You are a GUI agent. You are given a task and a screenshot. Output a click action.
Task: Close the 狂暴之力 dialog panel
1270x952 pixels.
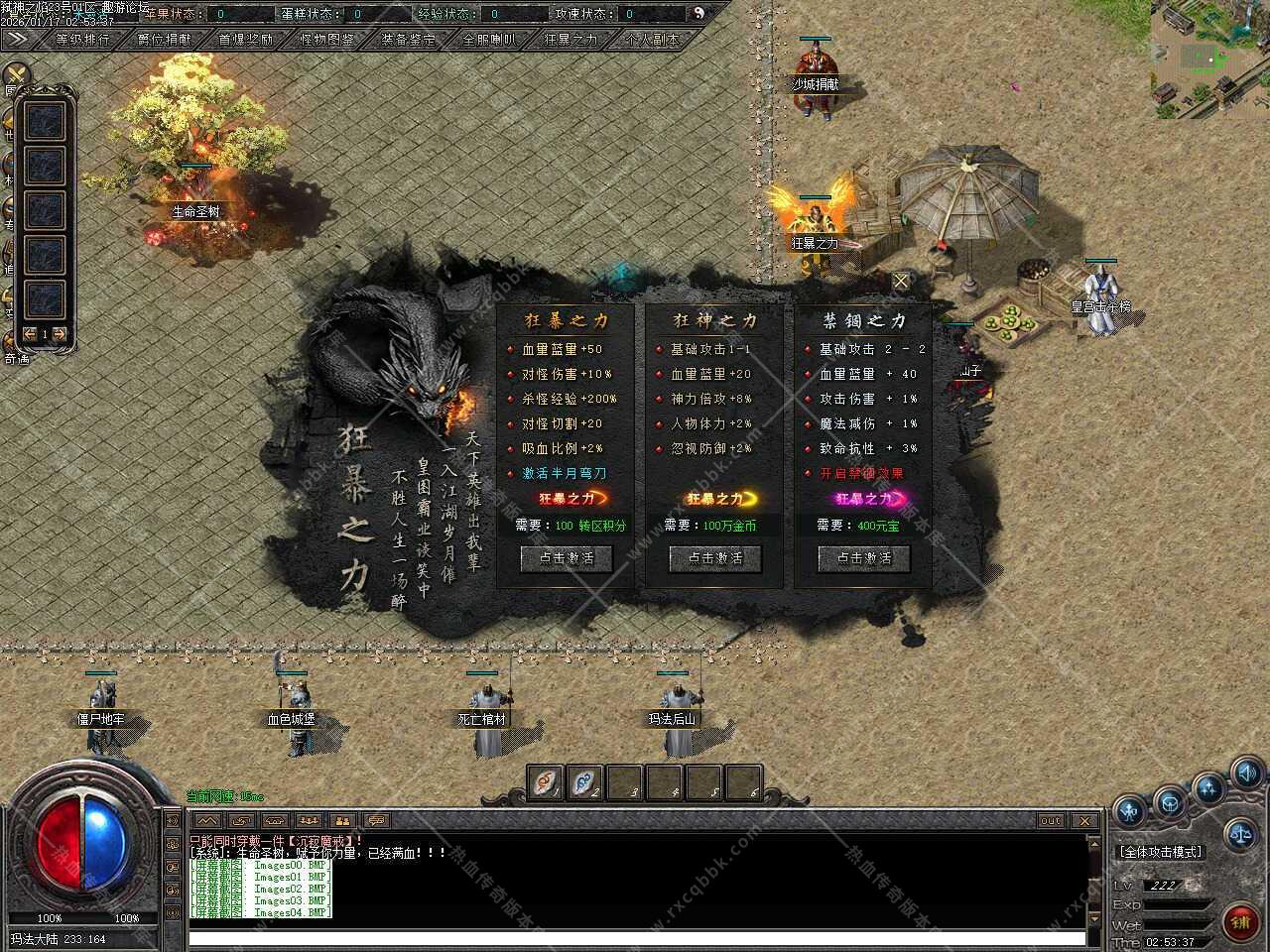(x=901, y=281)
